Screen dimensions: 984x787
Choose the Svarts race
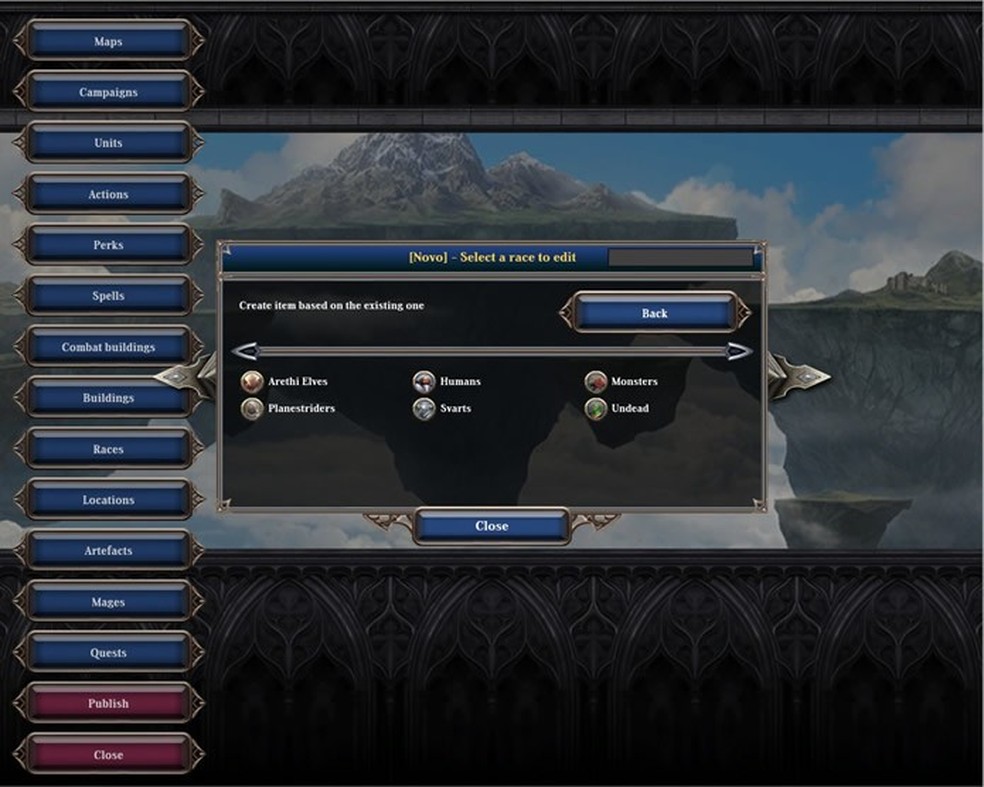coord(454,409)
